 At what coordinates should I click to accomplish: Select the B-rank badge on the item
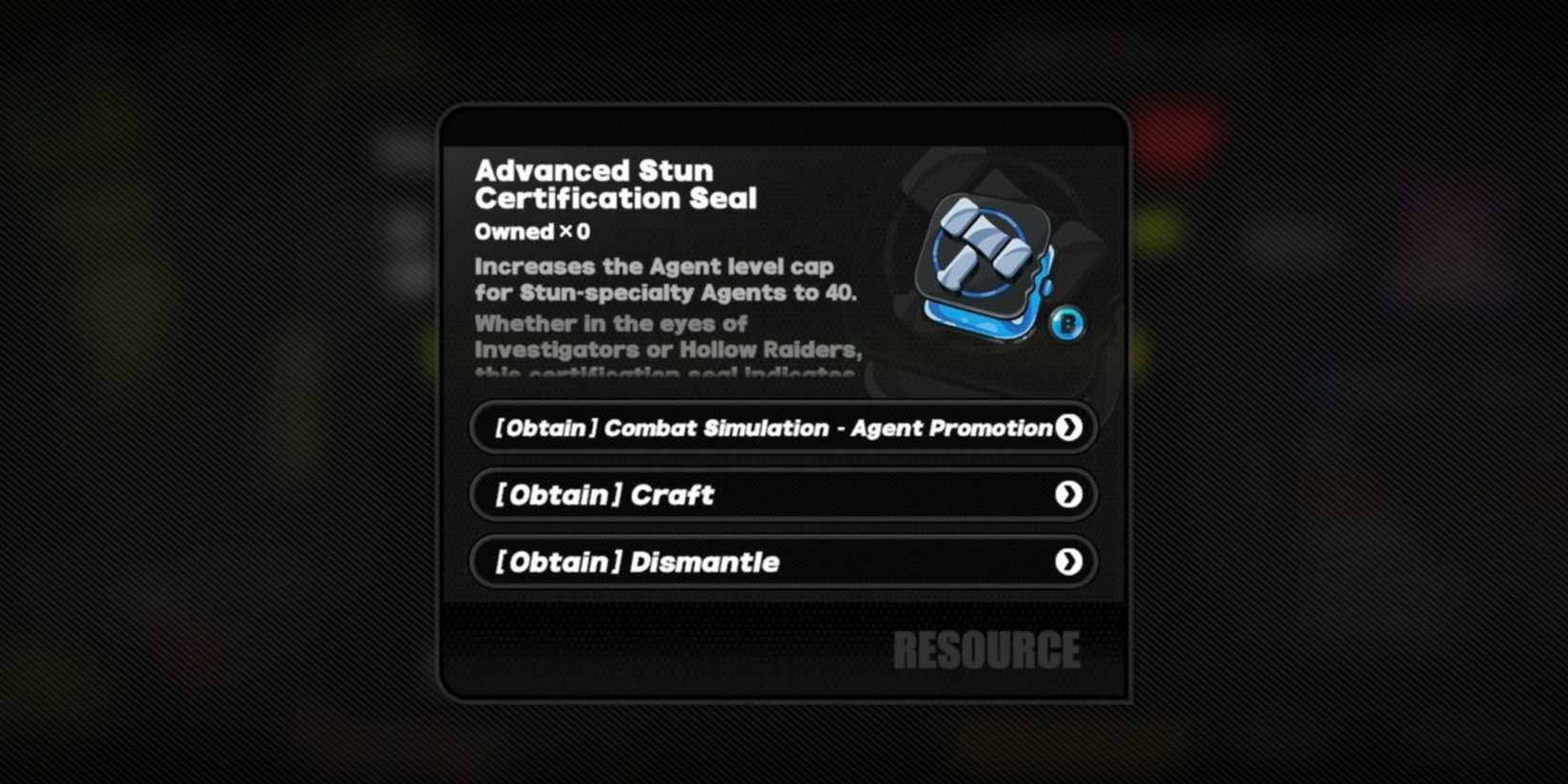(1068, 324)
